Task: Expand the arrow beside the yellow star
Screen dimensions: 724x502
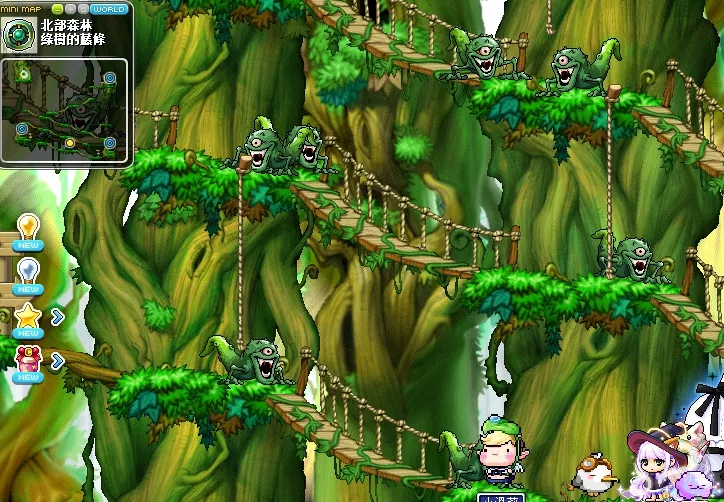Action: [58, 317]
